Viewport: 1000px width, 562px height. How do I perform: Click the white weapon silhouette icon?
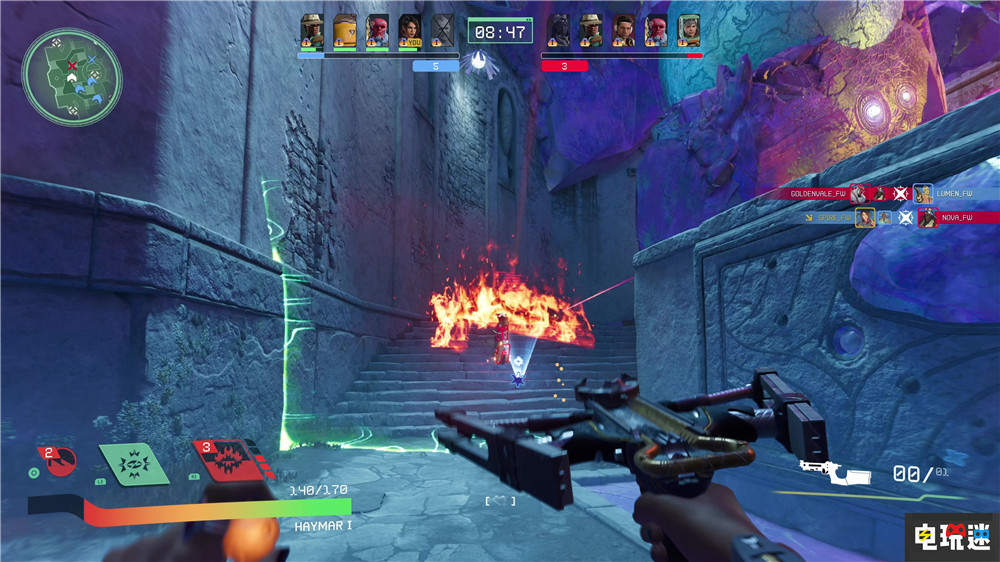click(834, 471)
